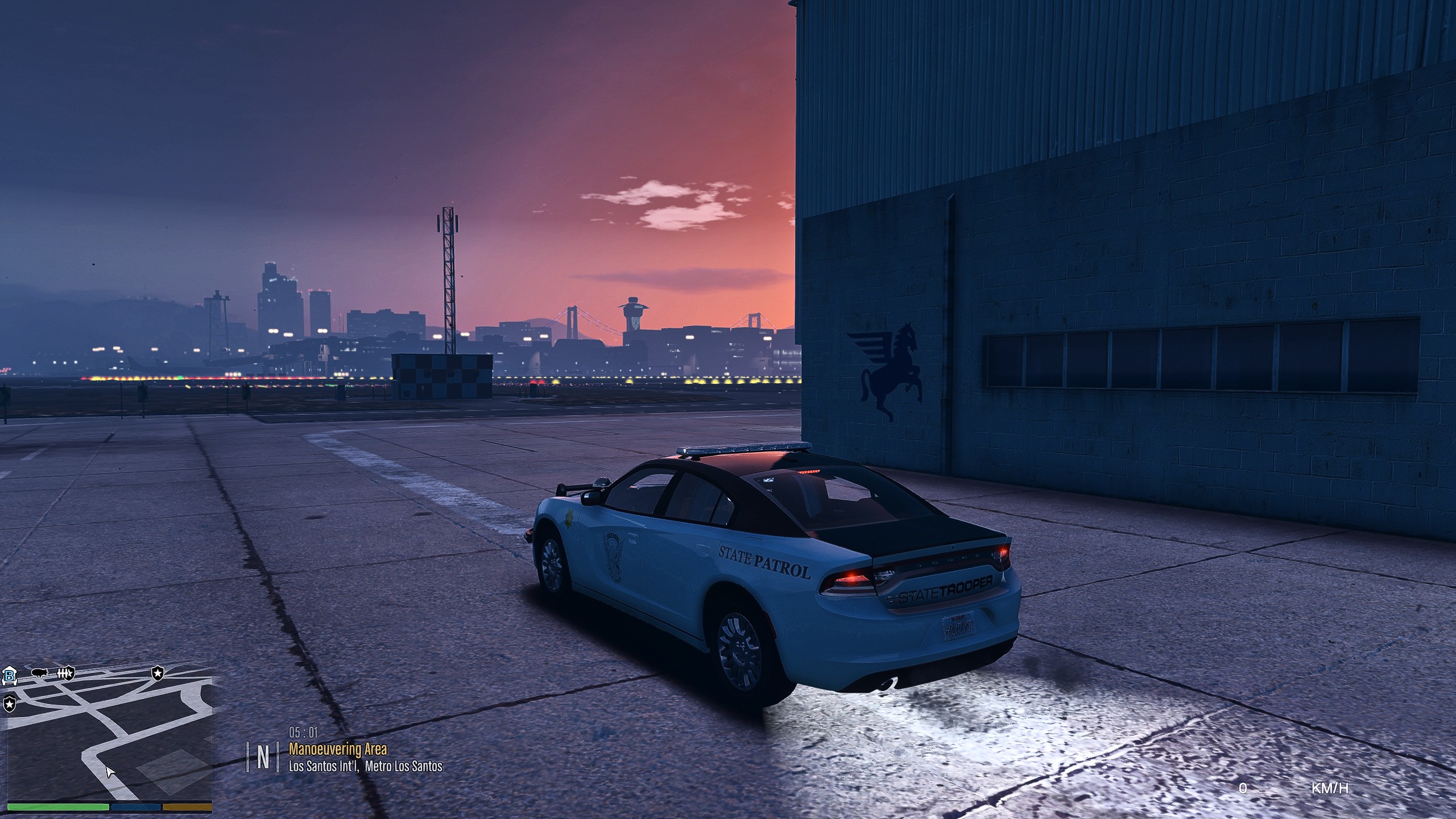This screenshot has height=819, width=1456.
Task: Click the player arrow on the minimap
Action: click(110, 772)
